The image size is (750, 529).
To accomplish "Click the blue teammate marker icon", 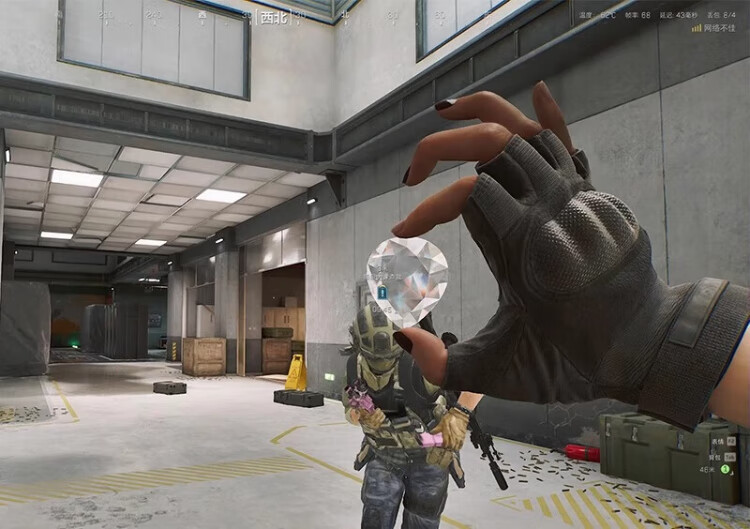I will [x=382, y=292].
